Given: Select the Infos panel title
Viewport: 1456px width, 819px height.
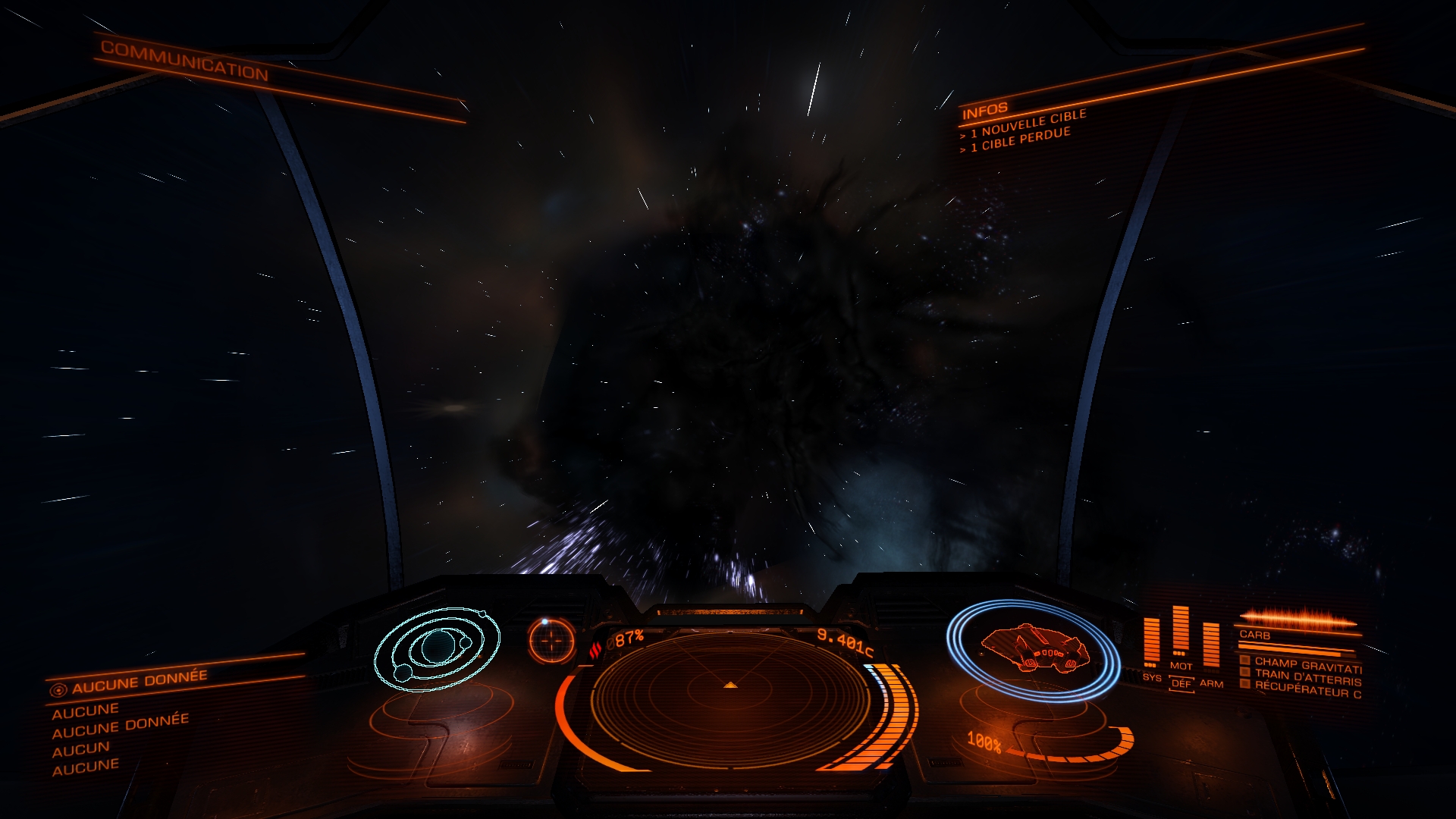Looking at the screenshot, I should click(x=985, y=112).
